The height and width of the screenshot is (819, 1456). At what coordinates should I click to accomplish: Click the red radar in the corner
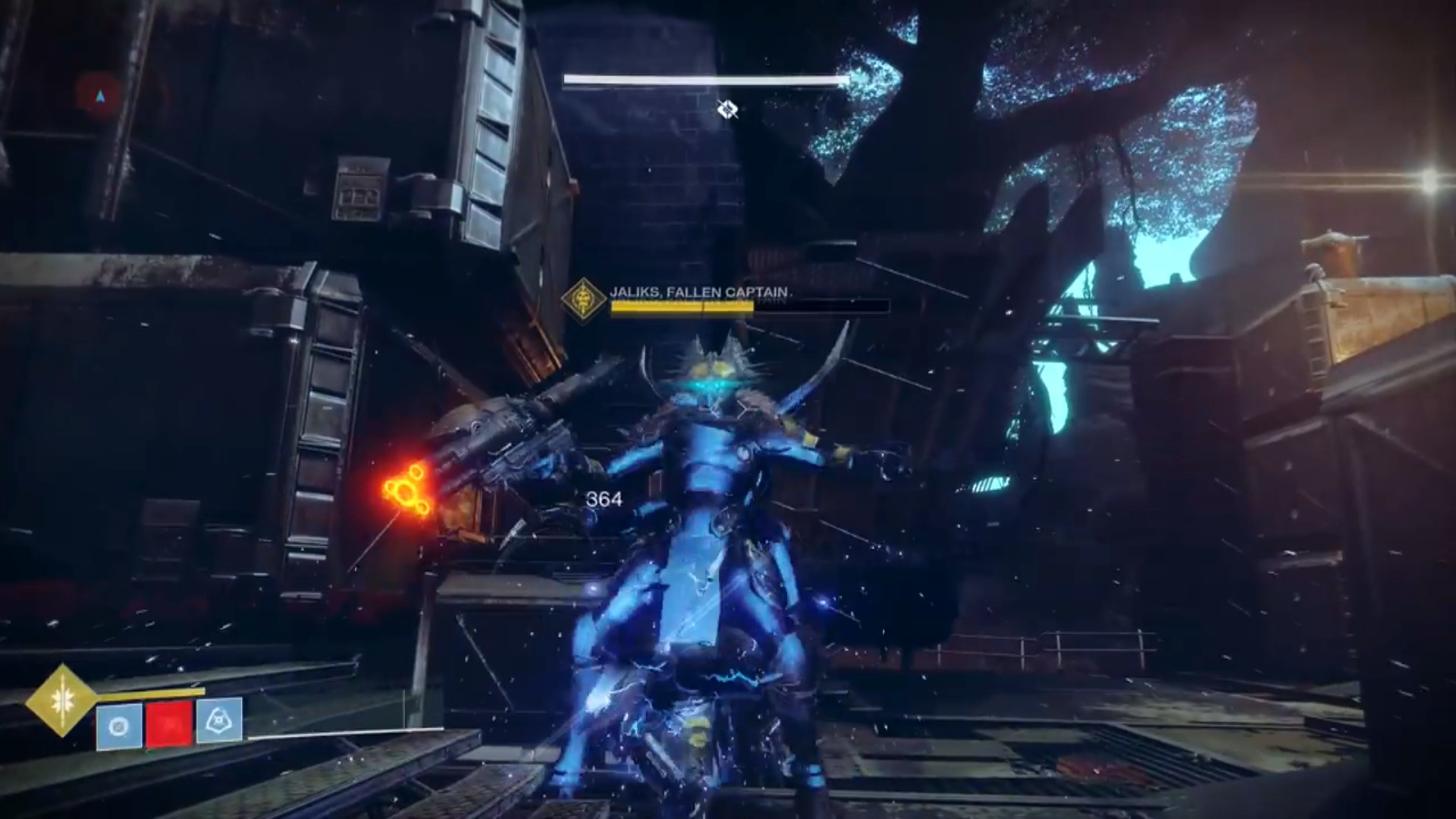99,96
